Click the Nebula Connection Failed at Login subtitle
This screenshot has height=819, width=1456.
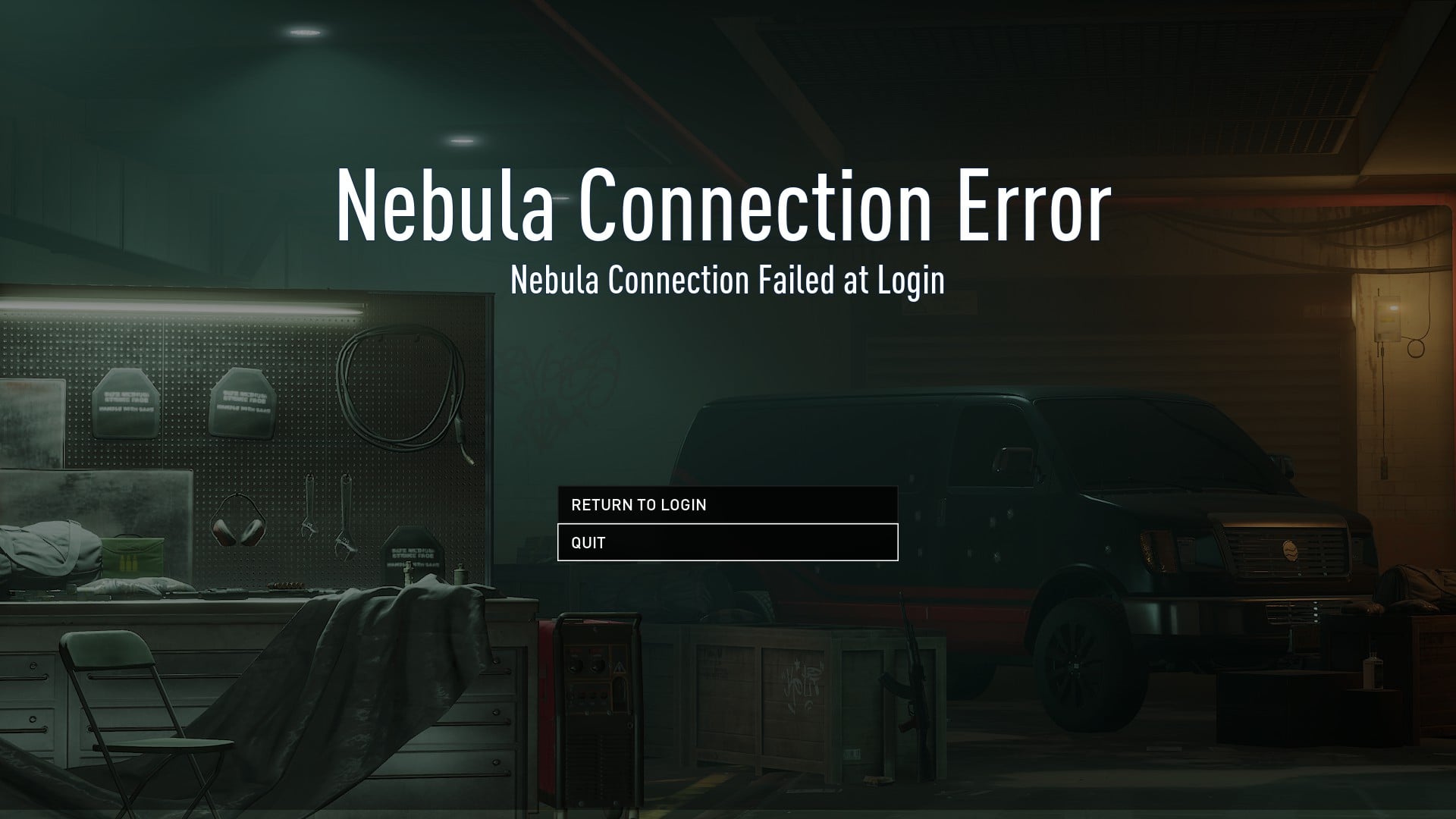tap(728, 281)
